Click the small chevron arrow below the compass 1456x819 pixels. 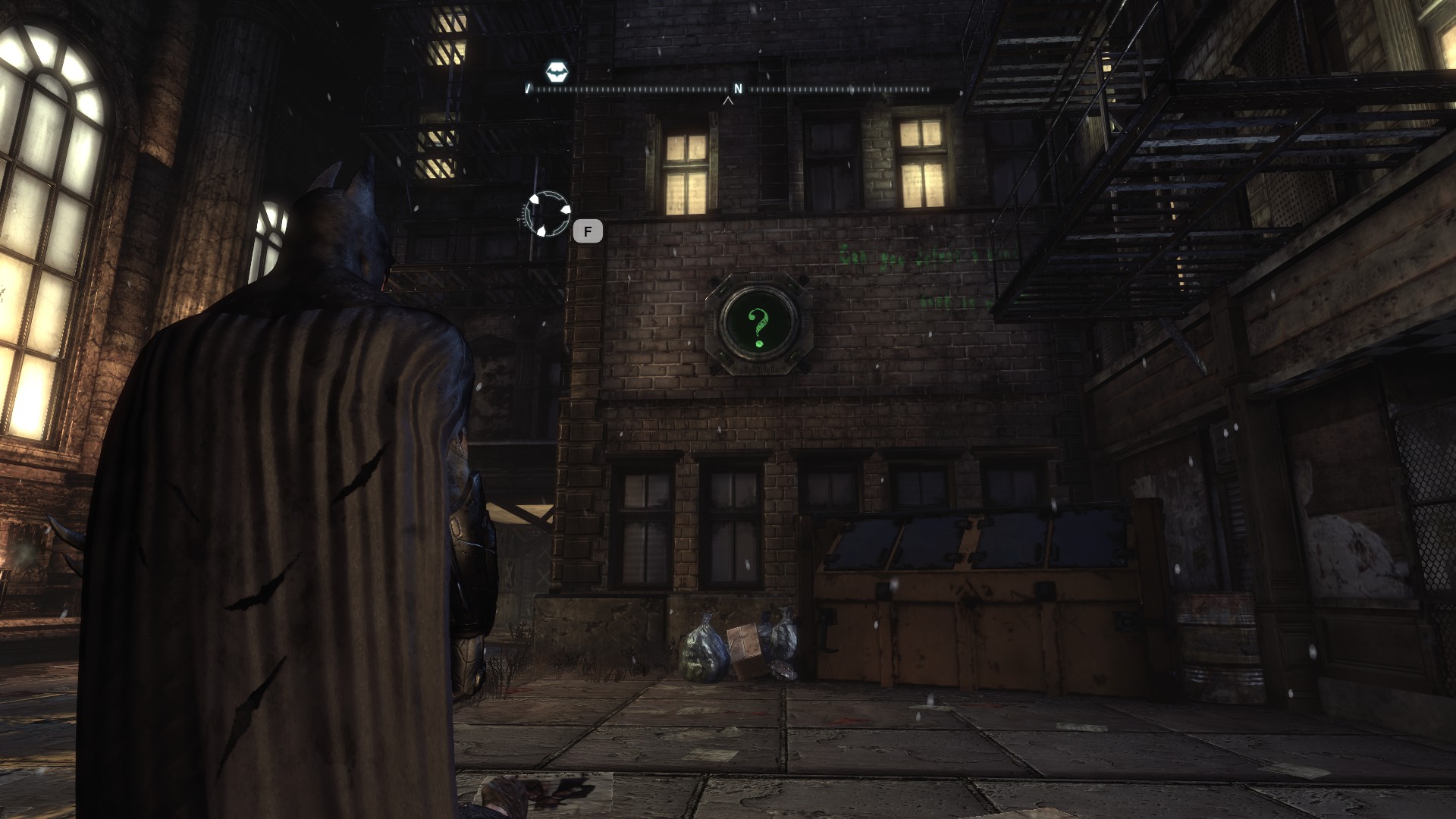tap(729, 101)
